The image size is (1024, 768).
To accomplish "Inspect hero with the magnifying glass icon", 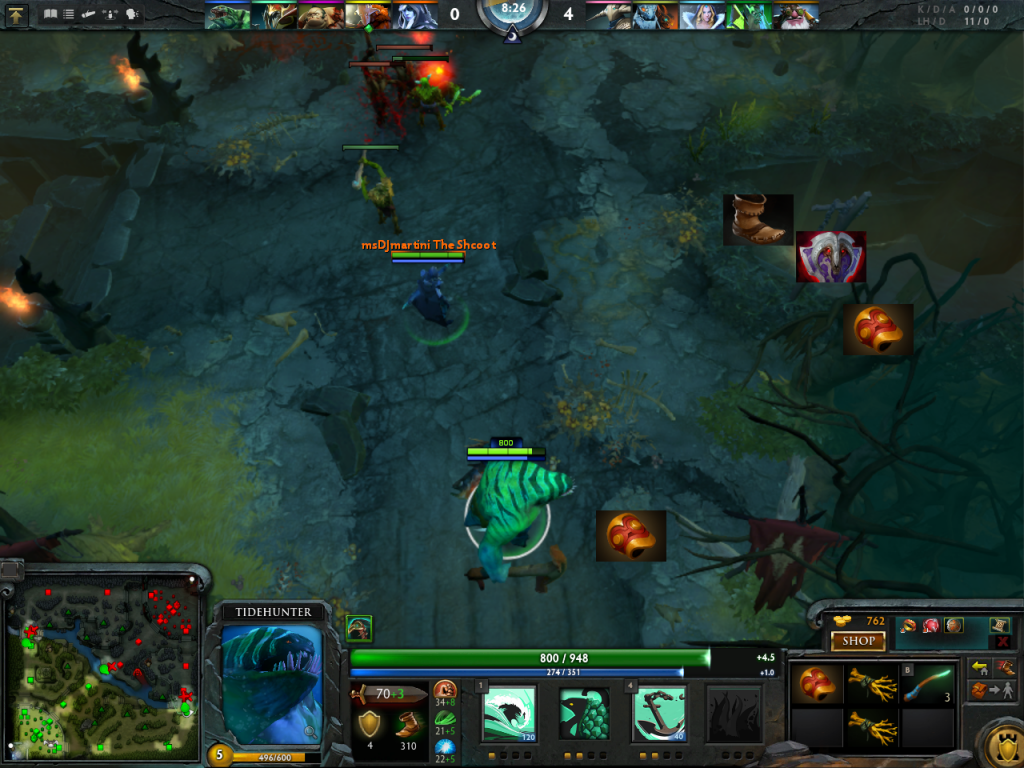I will tap(310, 732).
